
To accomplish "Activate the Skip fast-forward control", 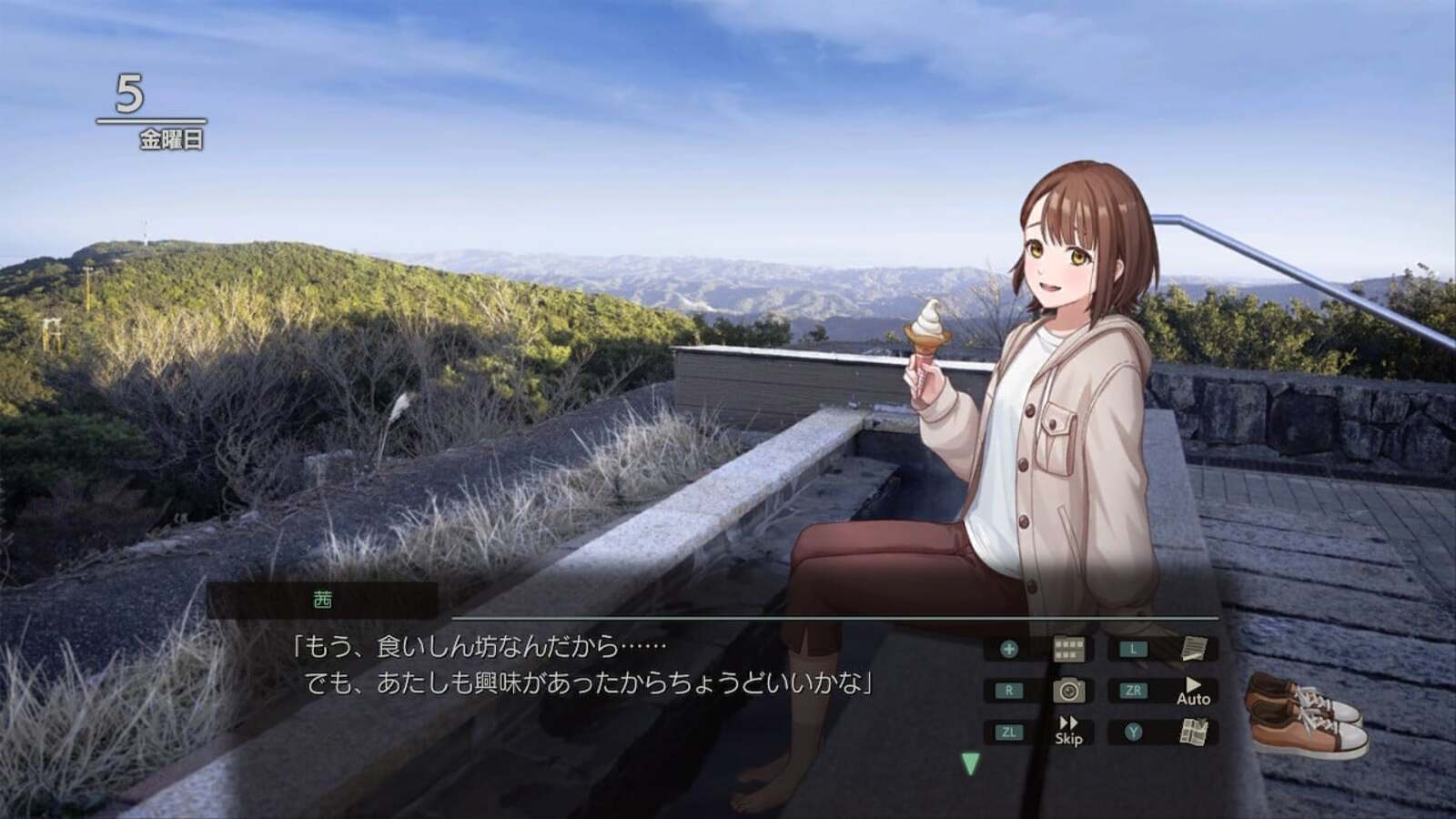I will 1068,732.
